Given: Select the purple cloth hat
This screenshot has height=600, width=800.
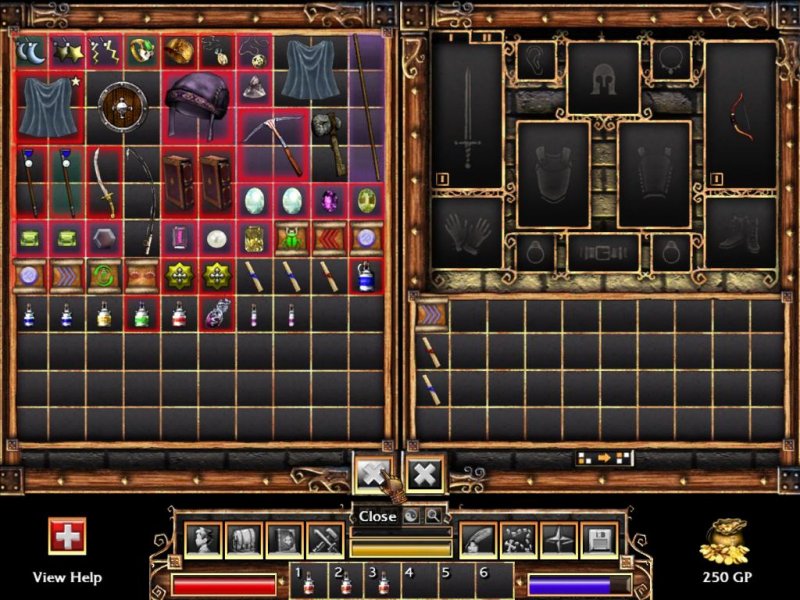Looking at the screenshot, I should click(198, 105).
